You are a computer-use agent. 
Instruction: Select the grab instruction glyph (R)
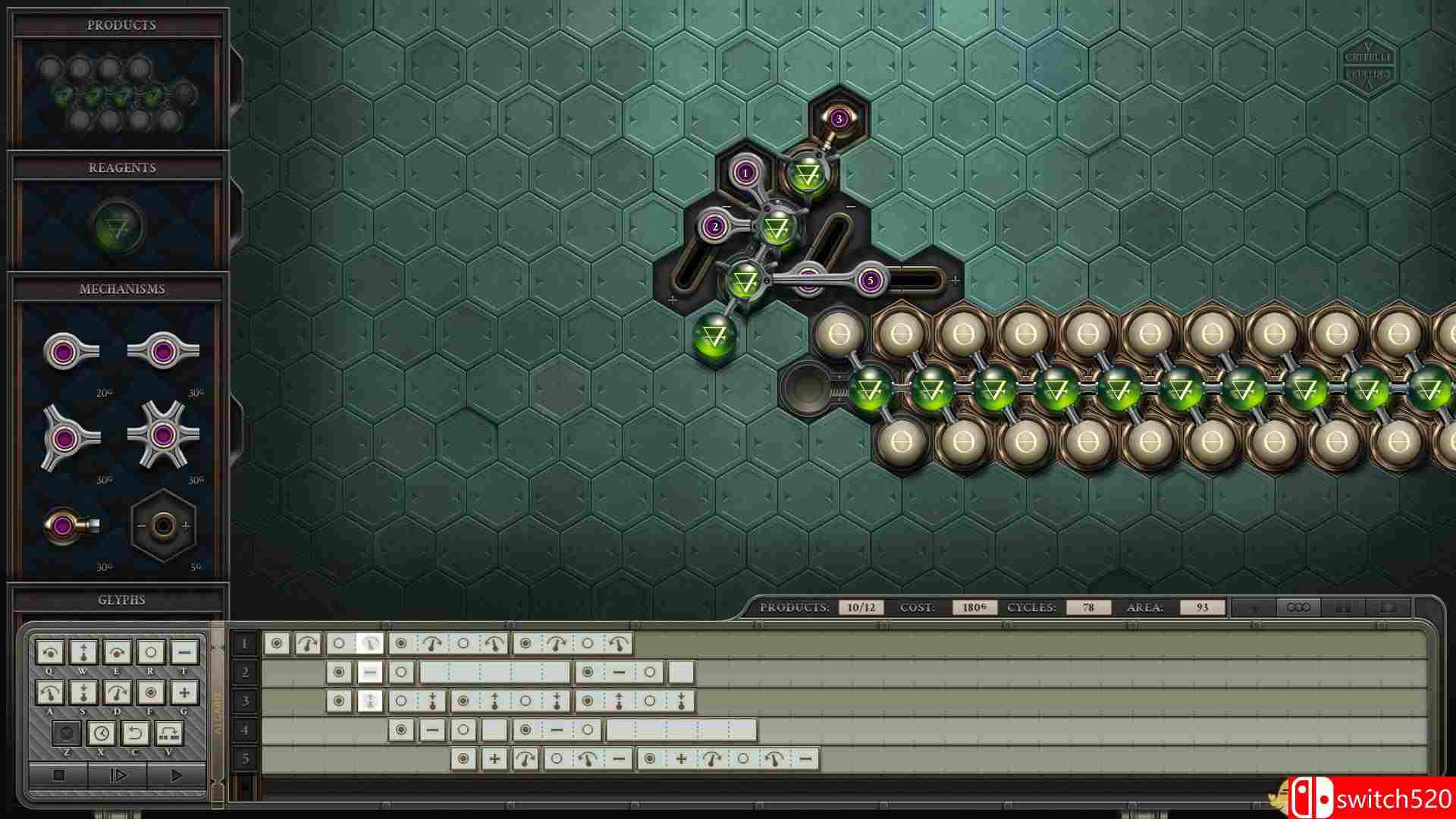click(151, 652)
